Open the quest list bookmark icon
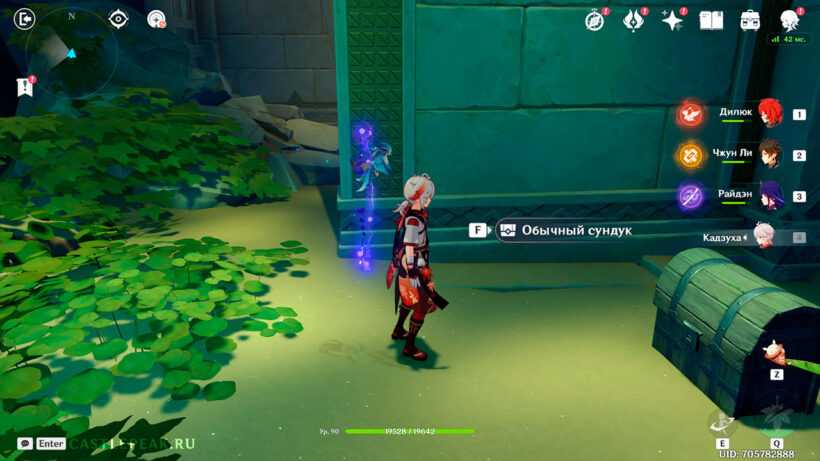This screenshot has width=820, height=461. [x=25, y=87]
